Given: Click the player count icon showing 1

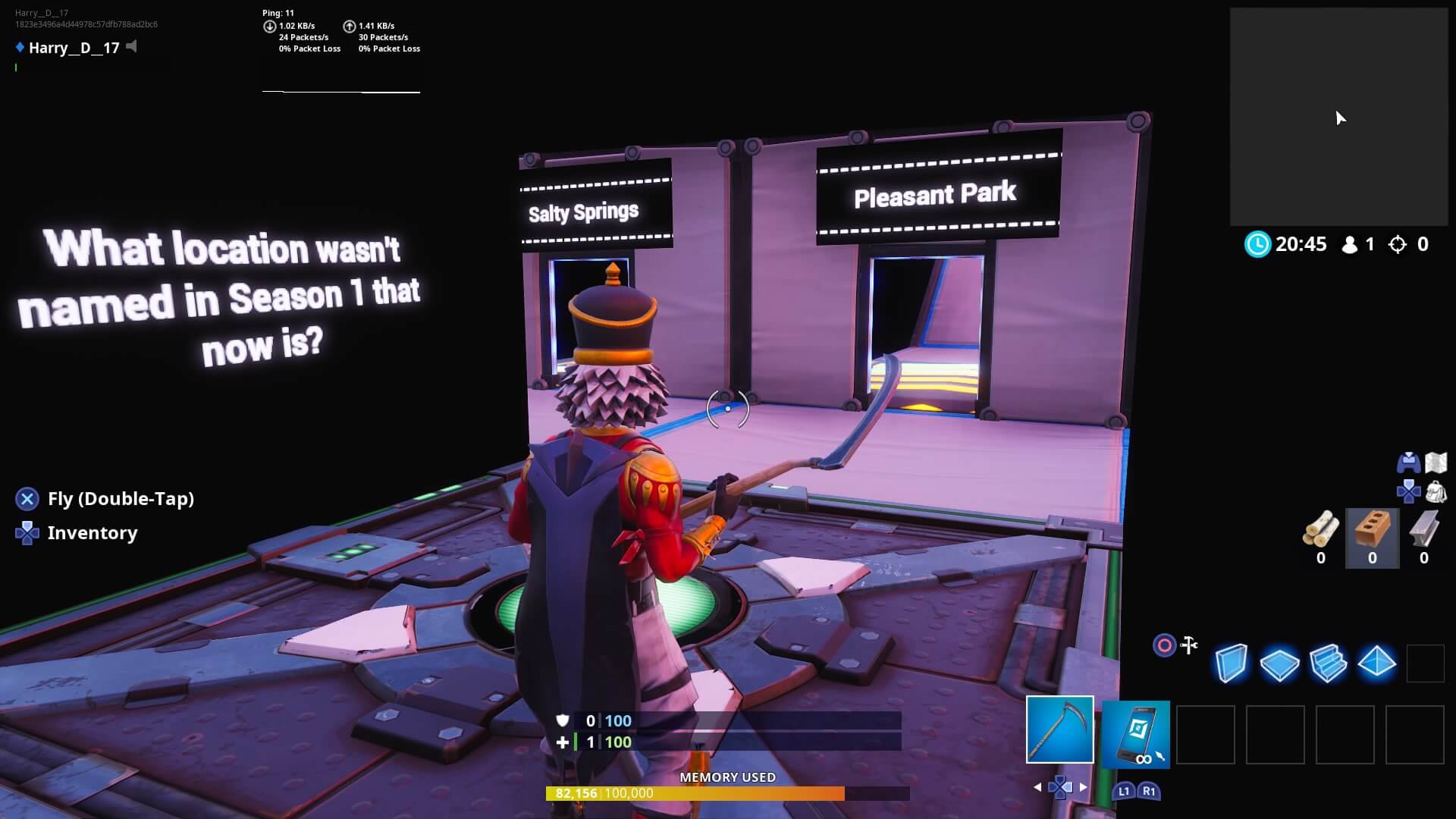Looking at the screenshot, I should (x=1351, y=244).
